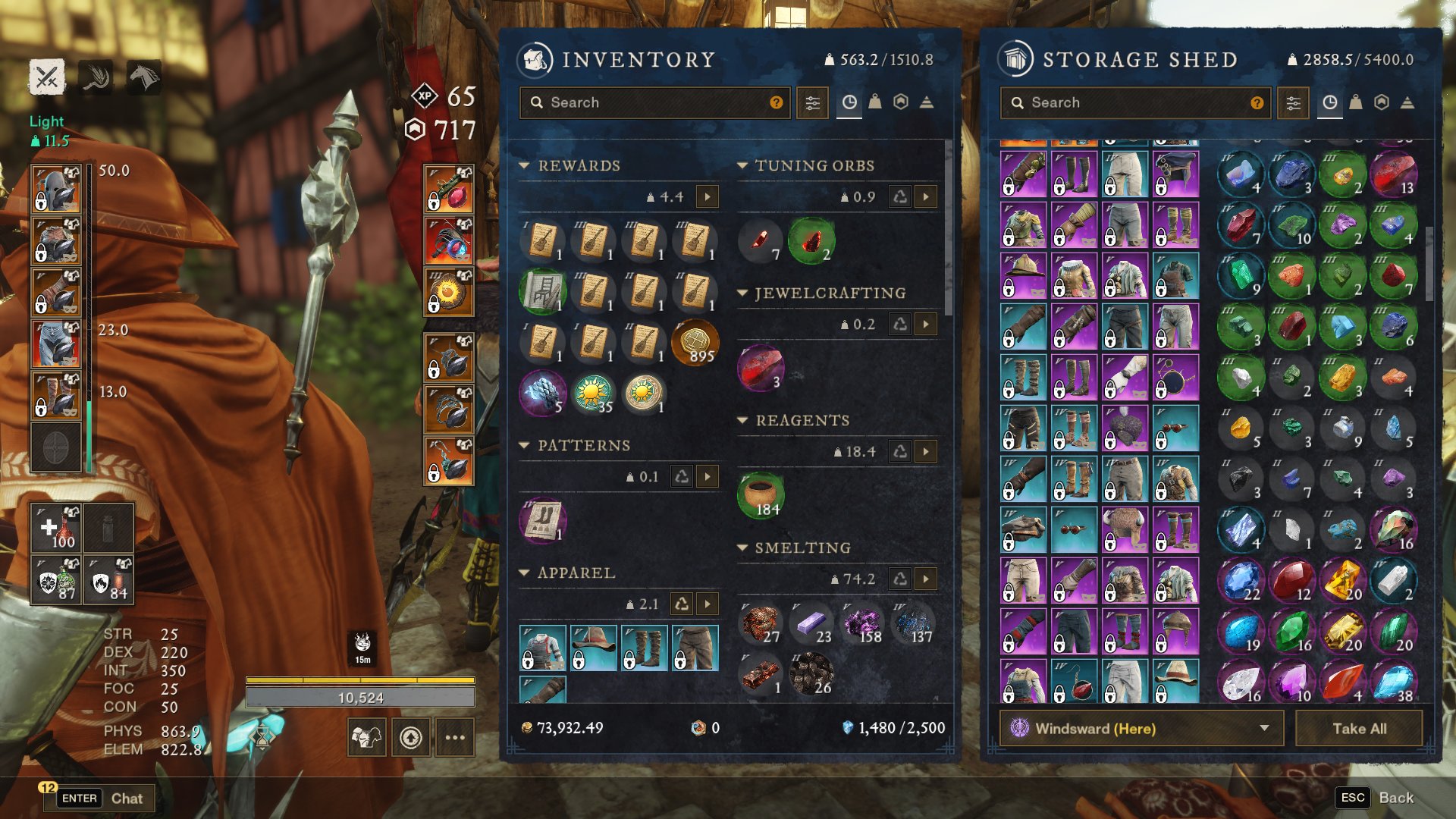
Task: Sort inventory by weight icon
Action: click(875, 102)
